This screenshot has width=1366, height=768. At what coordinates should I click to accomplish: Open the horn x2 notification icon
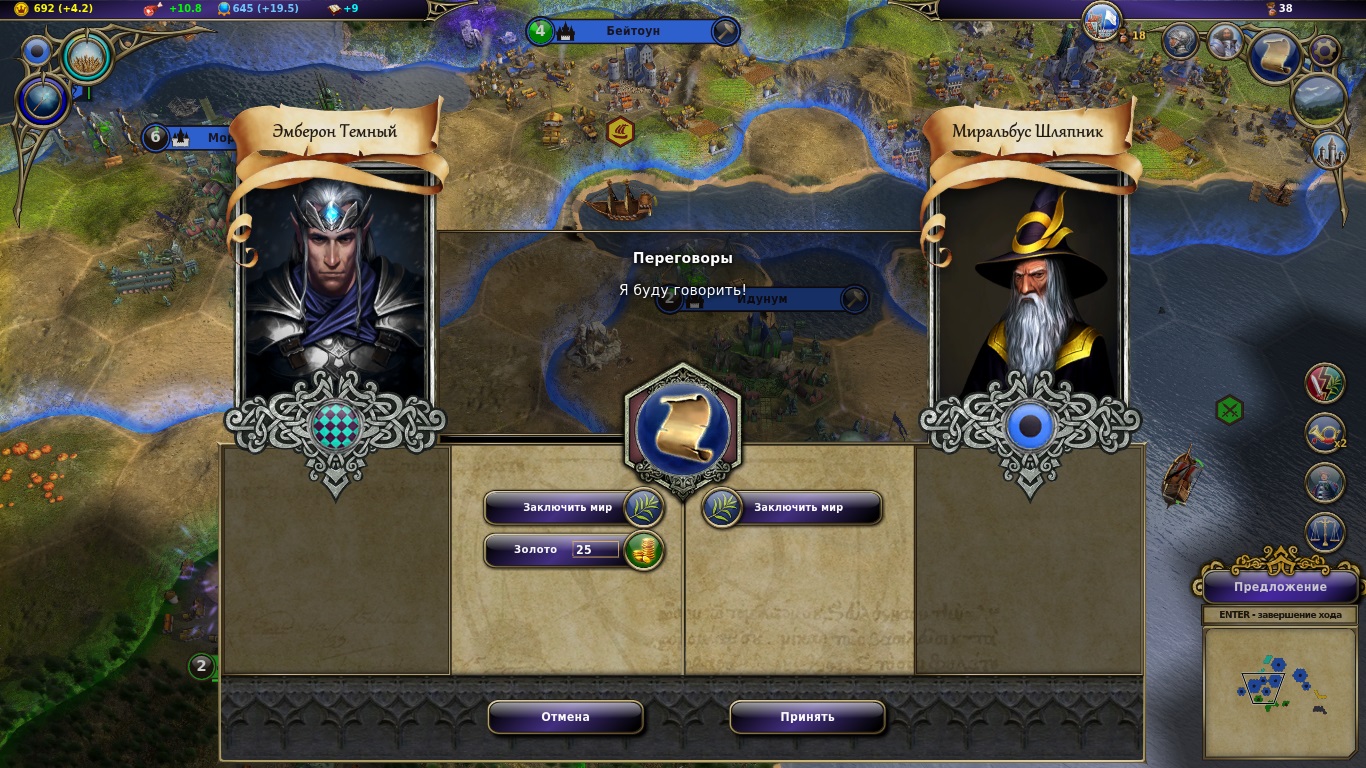click(x=1325, y=433)
